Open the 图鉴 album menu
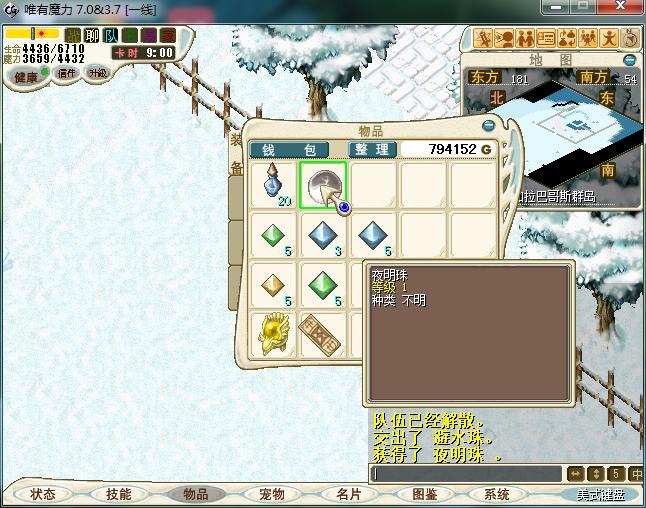The image size is (646, 508). (424, 494)
